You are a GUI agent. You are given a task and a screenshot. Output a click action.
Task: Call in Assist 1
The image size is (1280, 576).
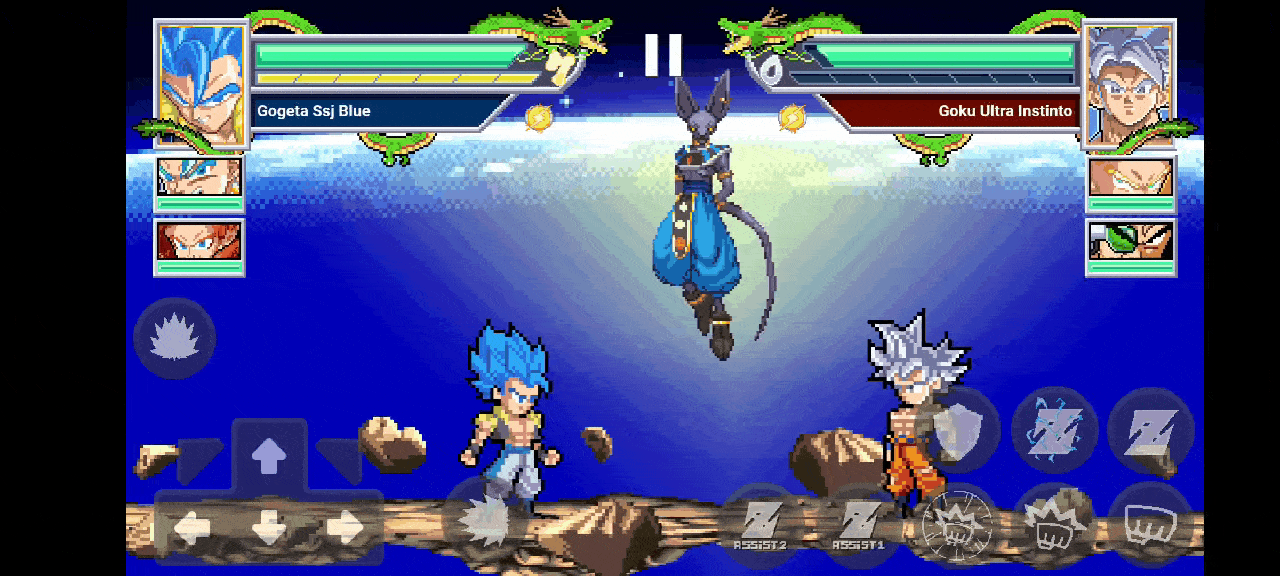858,525
